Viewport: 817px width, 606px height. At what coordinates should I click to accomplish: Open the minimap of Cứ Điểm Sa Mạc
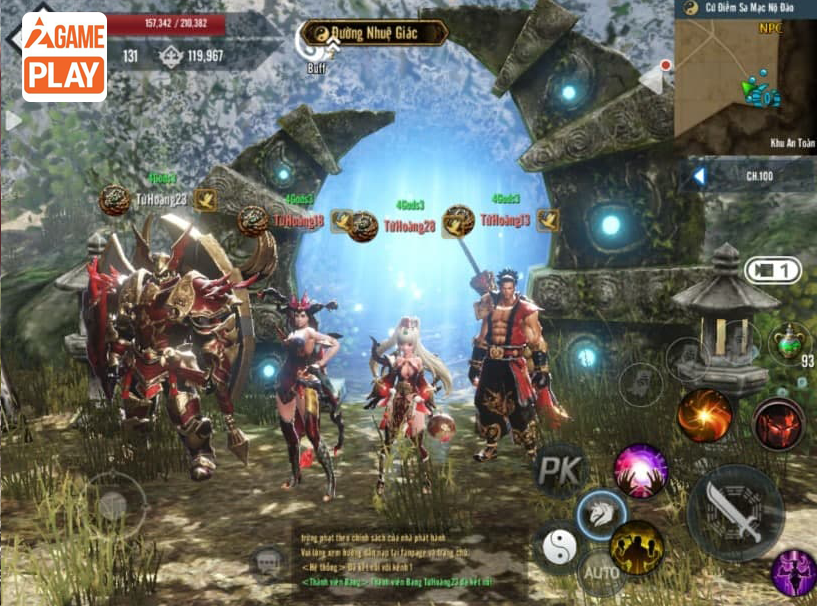[x=745, y=75]
